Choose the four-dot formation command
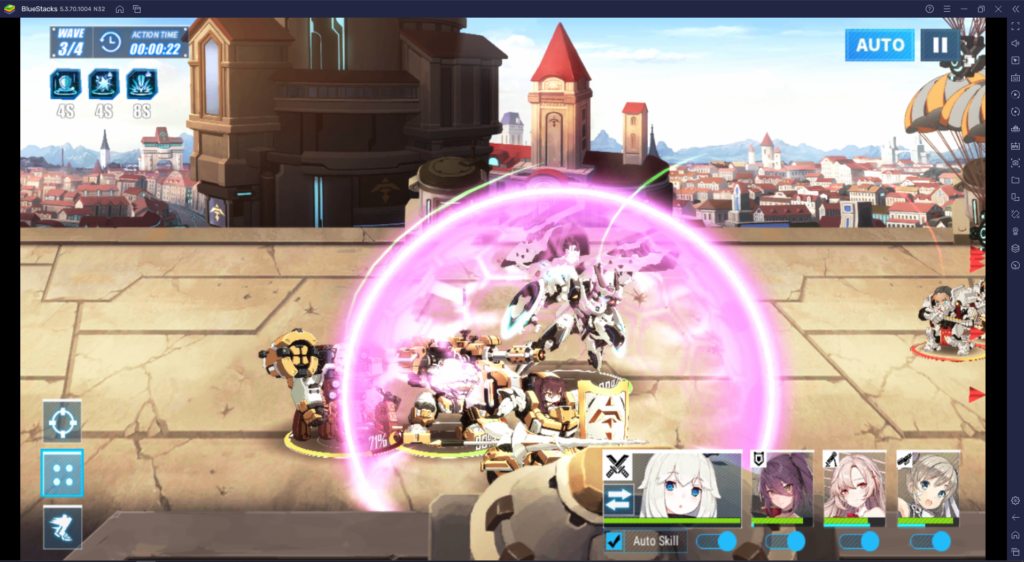1024x562 pixels. 62,474
